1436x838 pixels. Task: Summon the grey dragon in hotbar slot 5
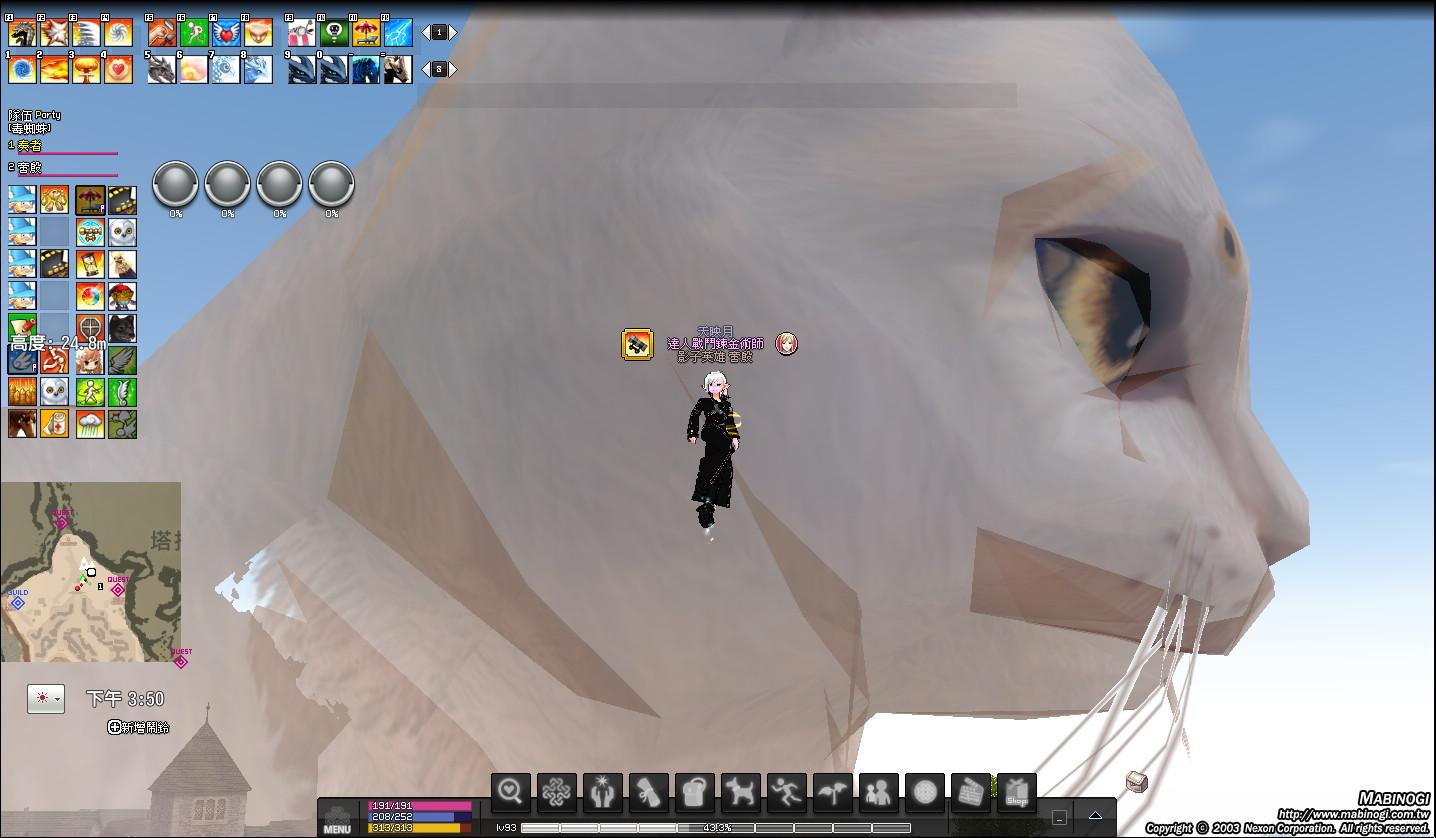click(x=162, y=69)
